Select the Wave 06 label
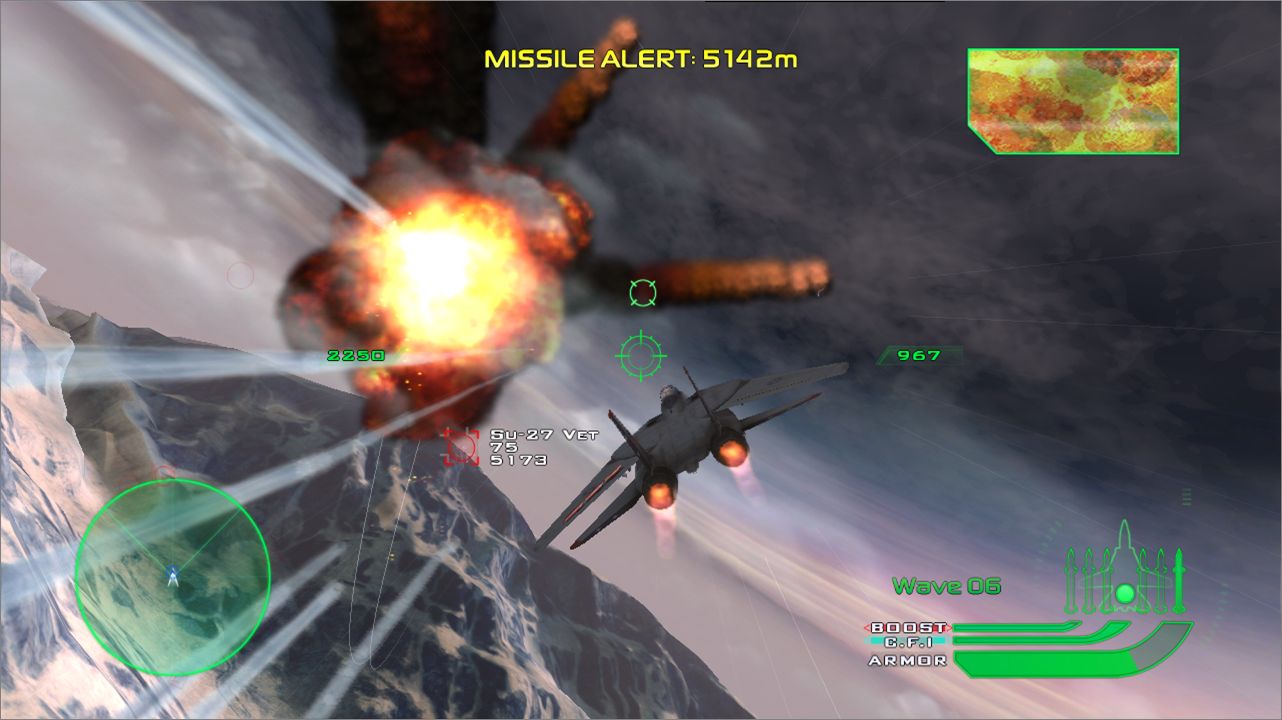The height and width of the screenshot is (720, 1282). point(947,587)
